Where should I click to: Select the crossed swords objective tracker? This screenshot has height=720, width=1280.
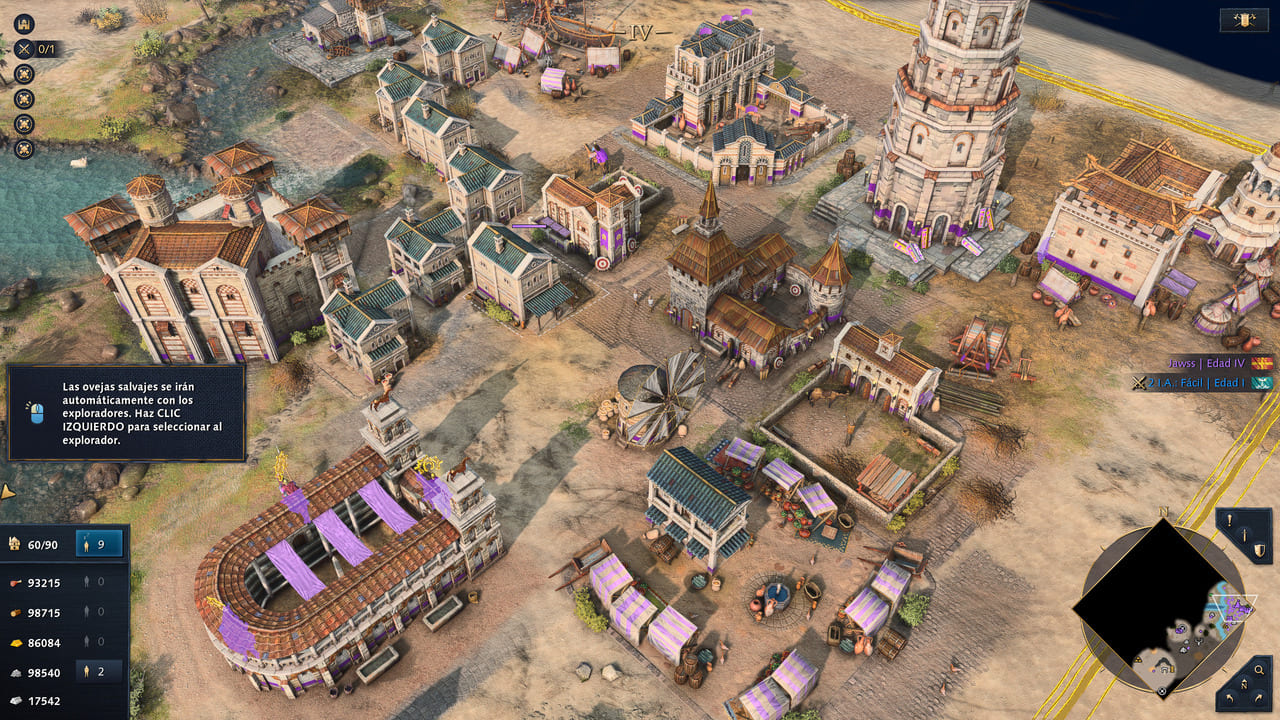[23, 48]
